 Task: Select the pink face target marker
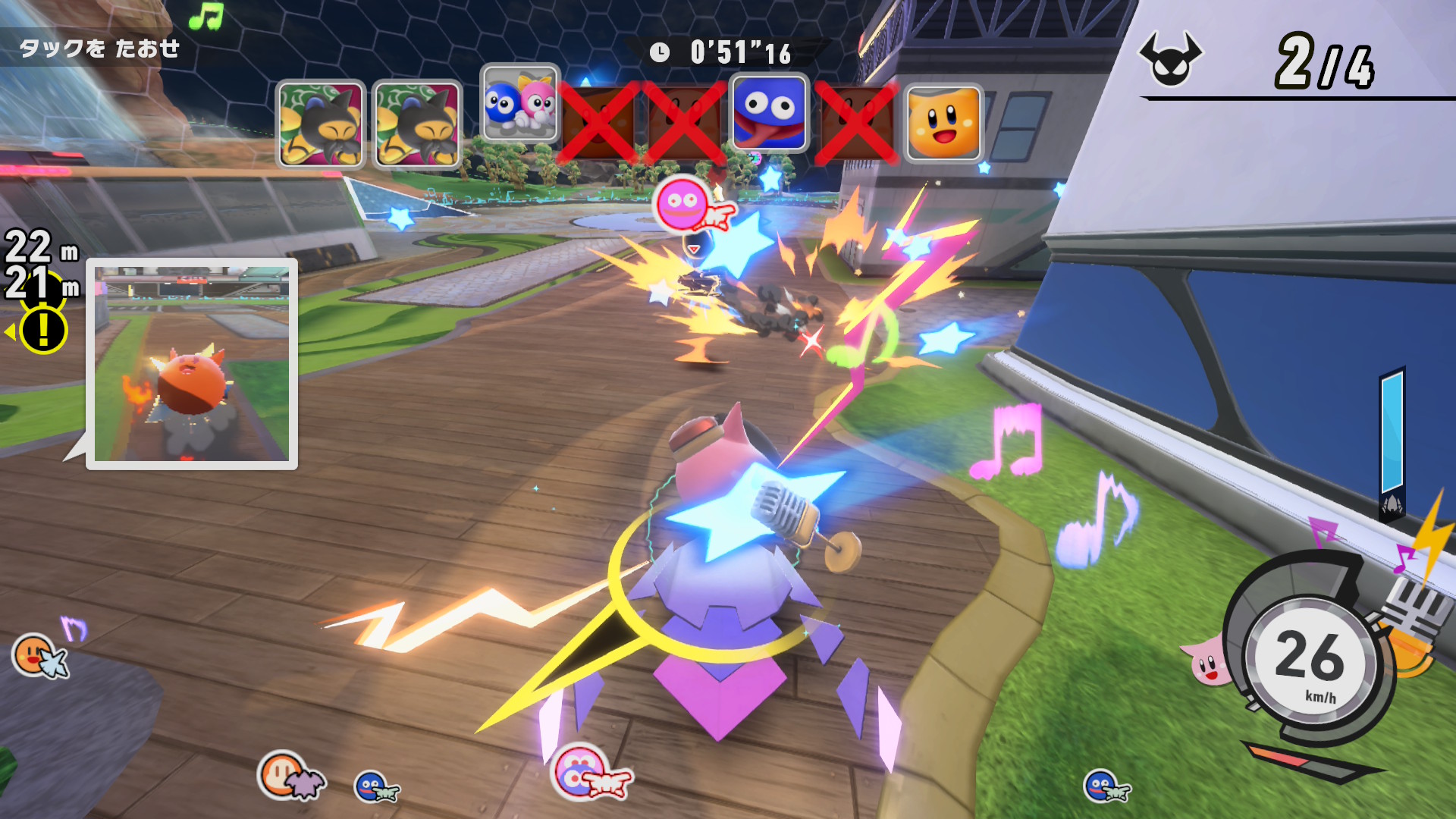pos(682,203)
